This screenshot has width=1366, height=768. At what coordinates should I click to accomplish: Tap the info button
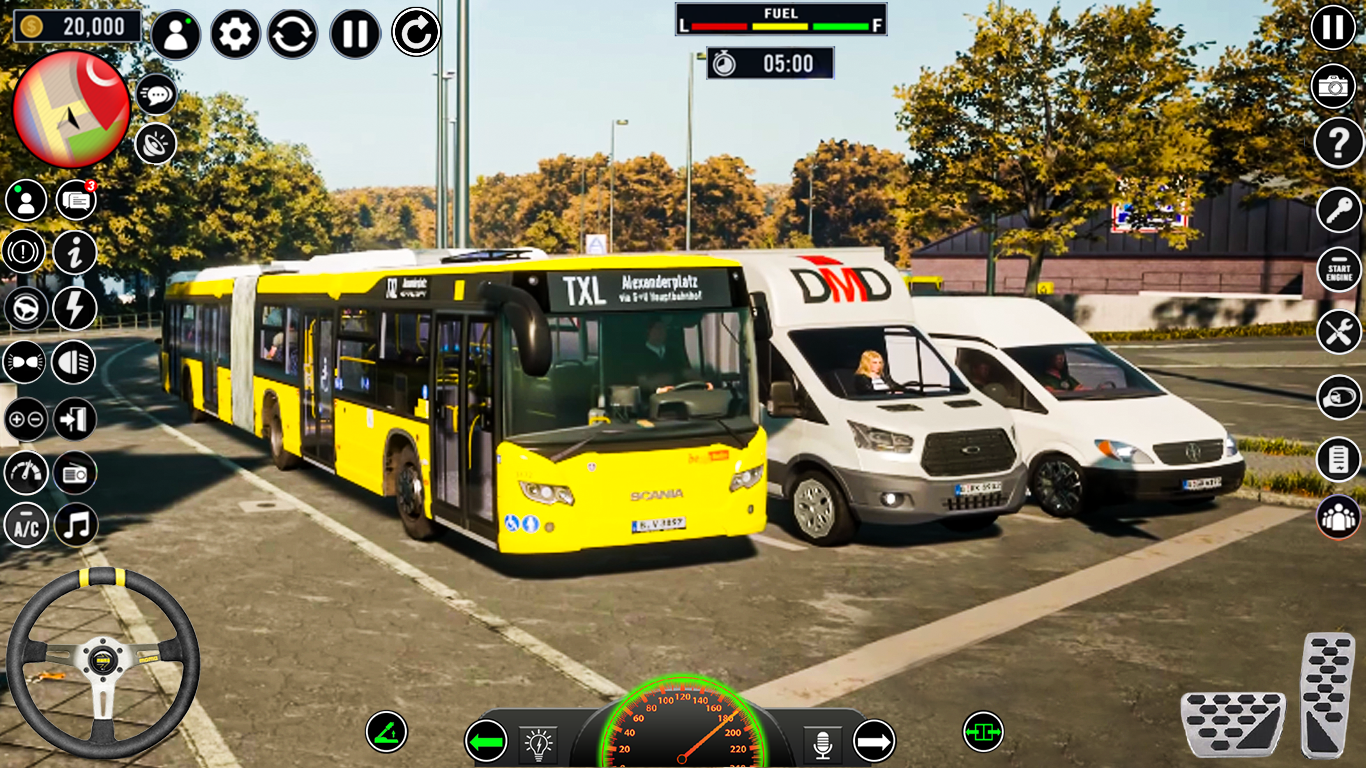[75, 253]
